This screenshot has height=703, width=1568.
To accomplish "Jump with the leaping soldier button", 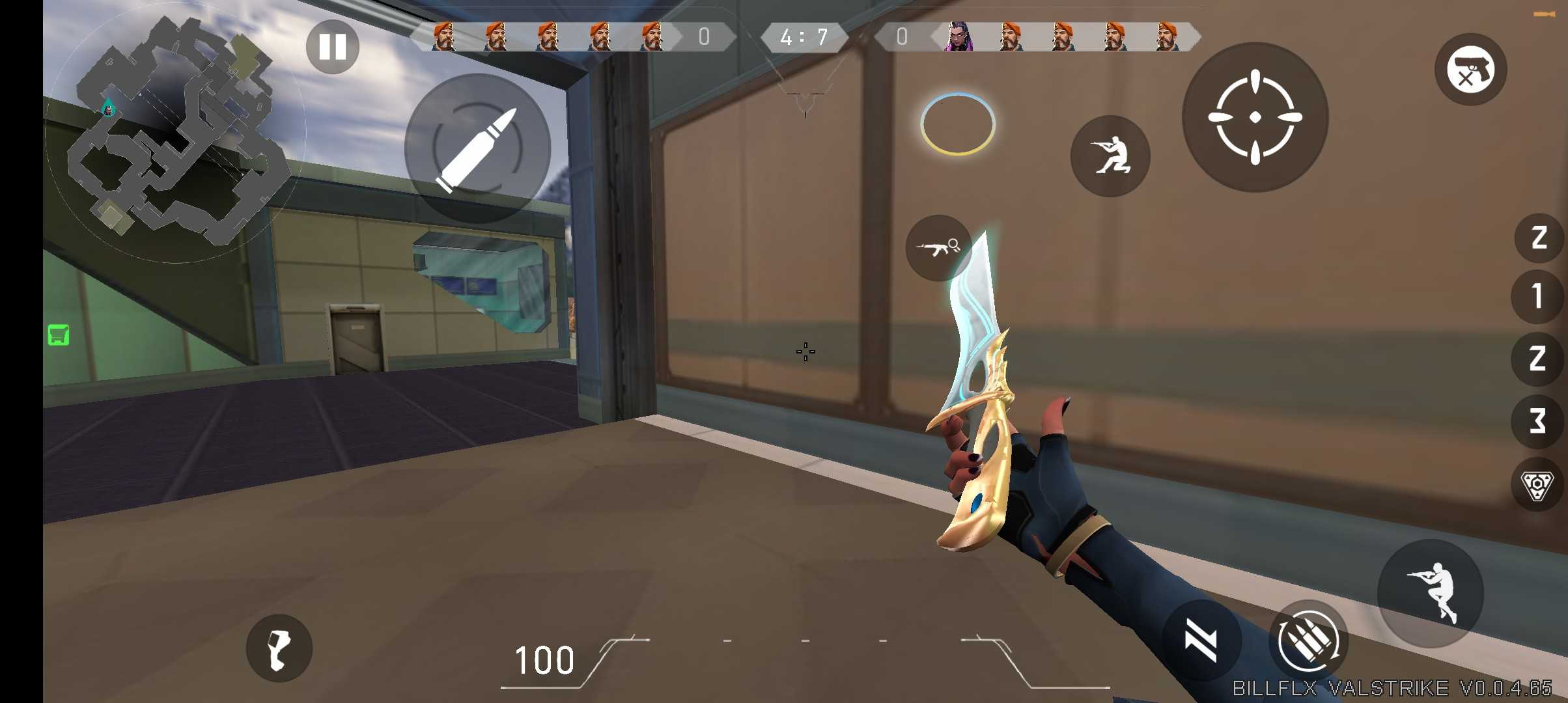I will [1431, 593].
